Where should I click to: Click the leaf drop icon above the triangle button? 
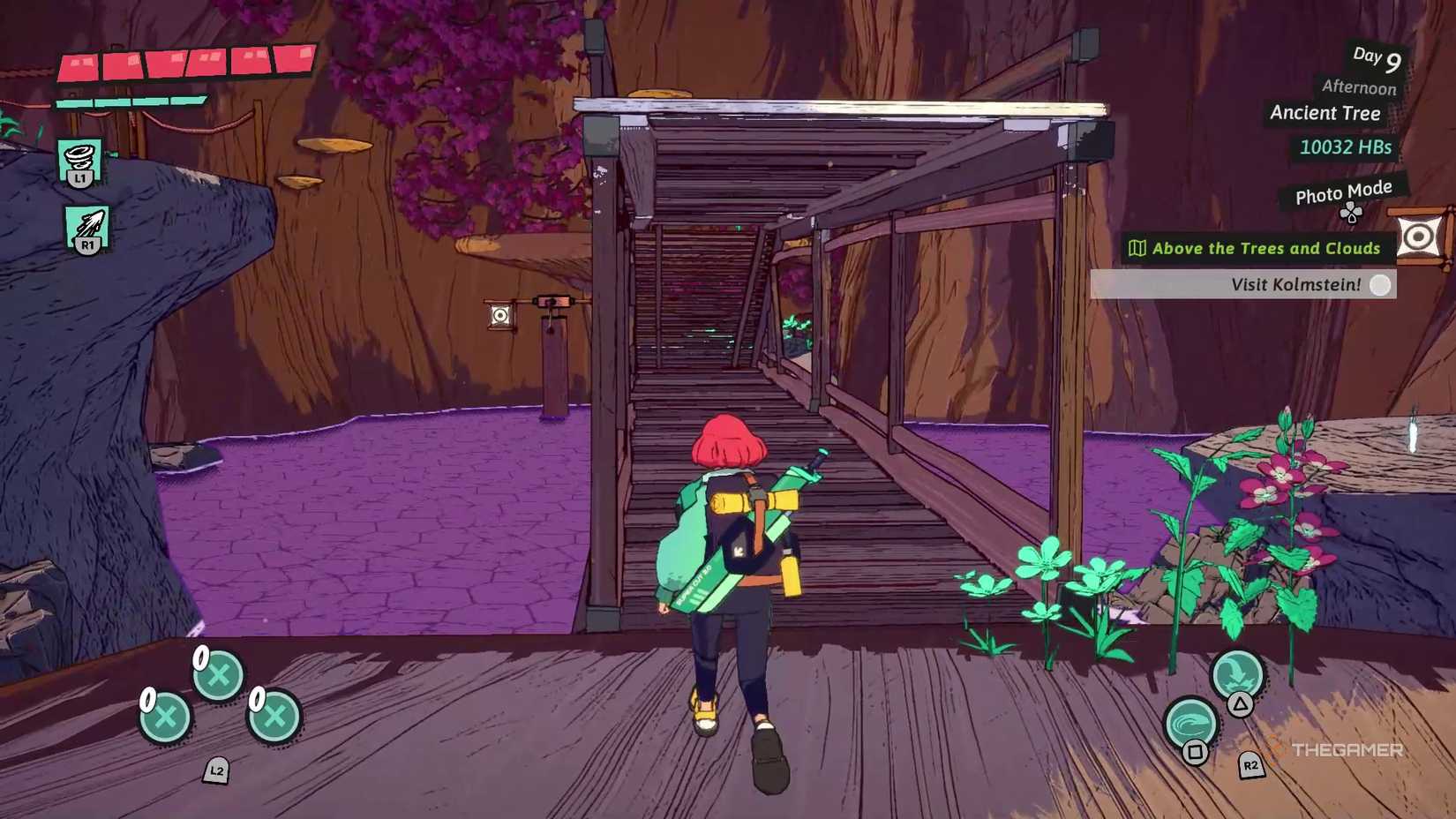pos(1239,675)
